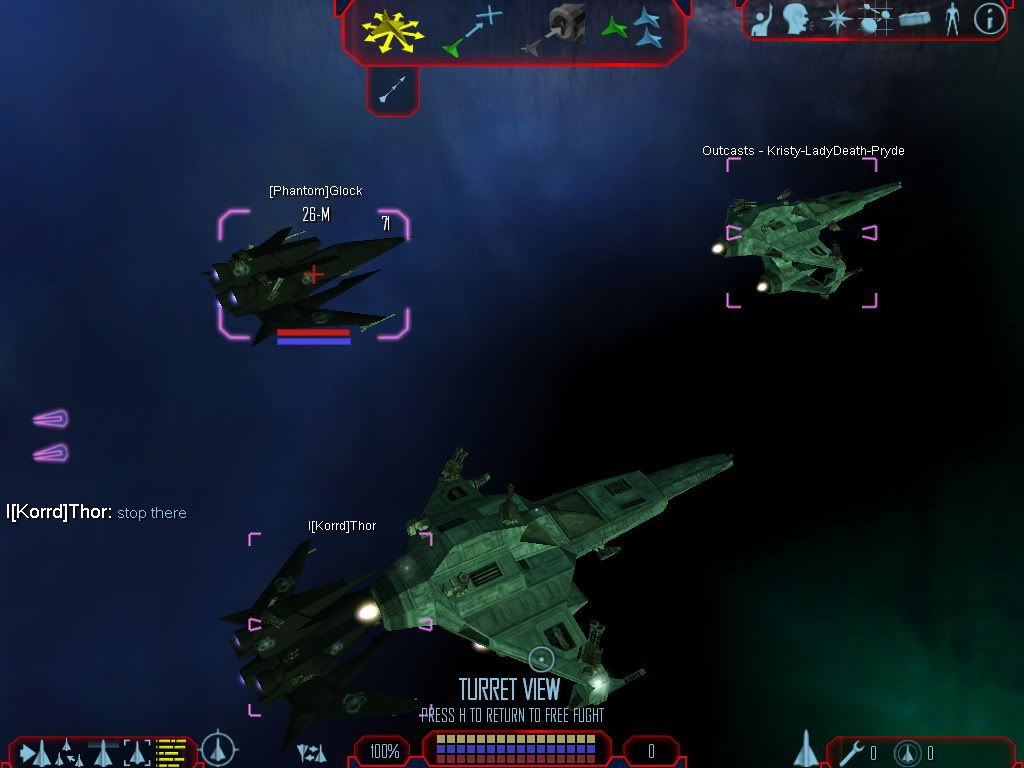Click the yellow lines contact list icon
1024x768 pixels.
[x=172, y=751]
